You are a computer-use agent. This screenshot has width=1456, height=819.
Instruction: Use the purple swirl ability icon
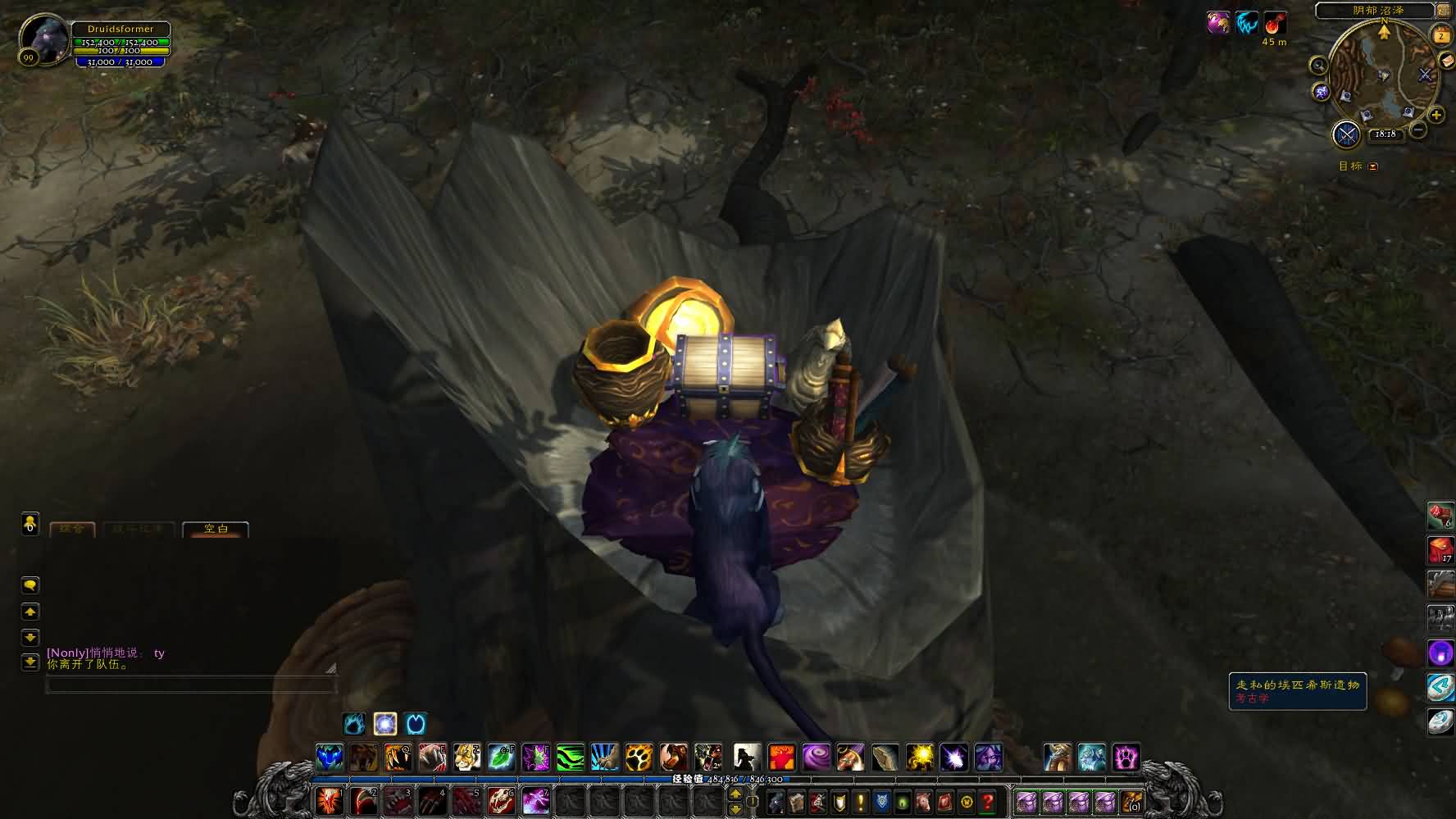coord(816,757)
